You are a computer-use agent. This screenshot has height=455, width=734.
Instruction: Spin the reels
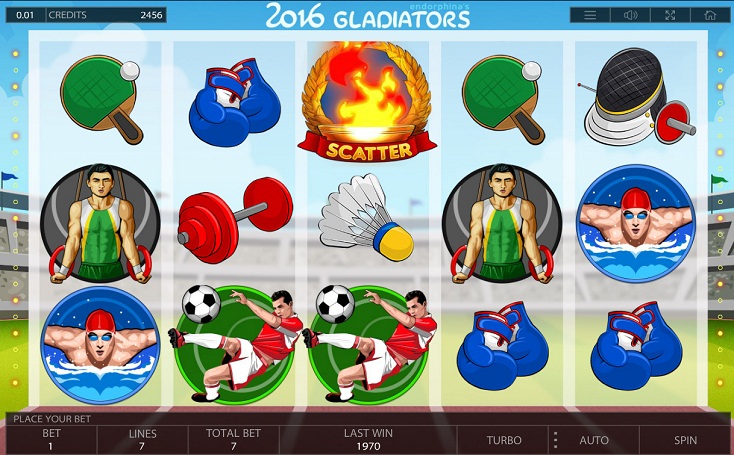click(685, 440)
